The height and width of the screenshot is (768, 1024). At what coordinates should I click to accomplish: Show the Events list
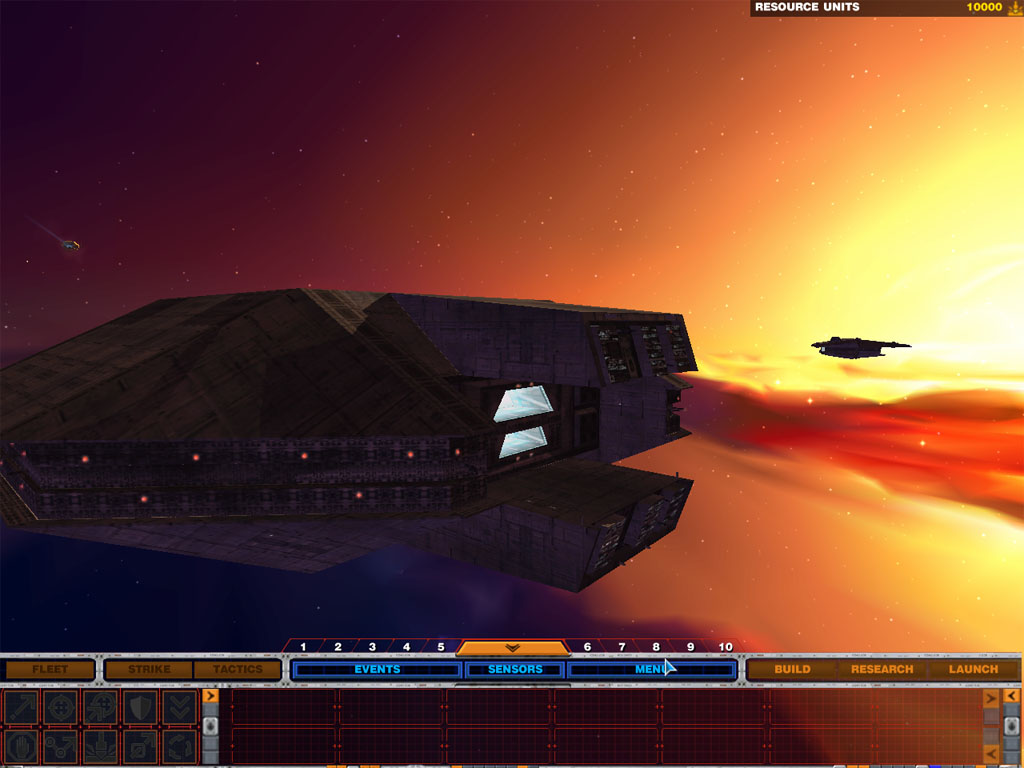tap(377, 669)
